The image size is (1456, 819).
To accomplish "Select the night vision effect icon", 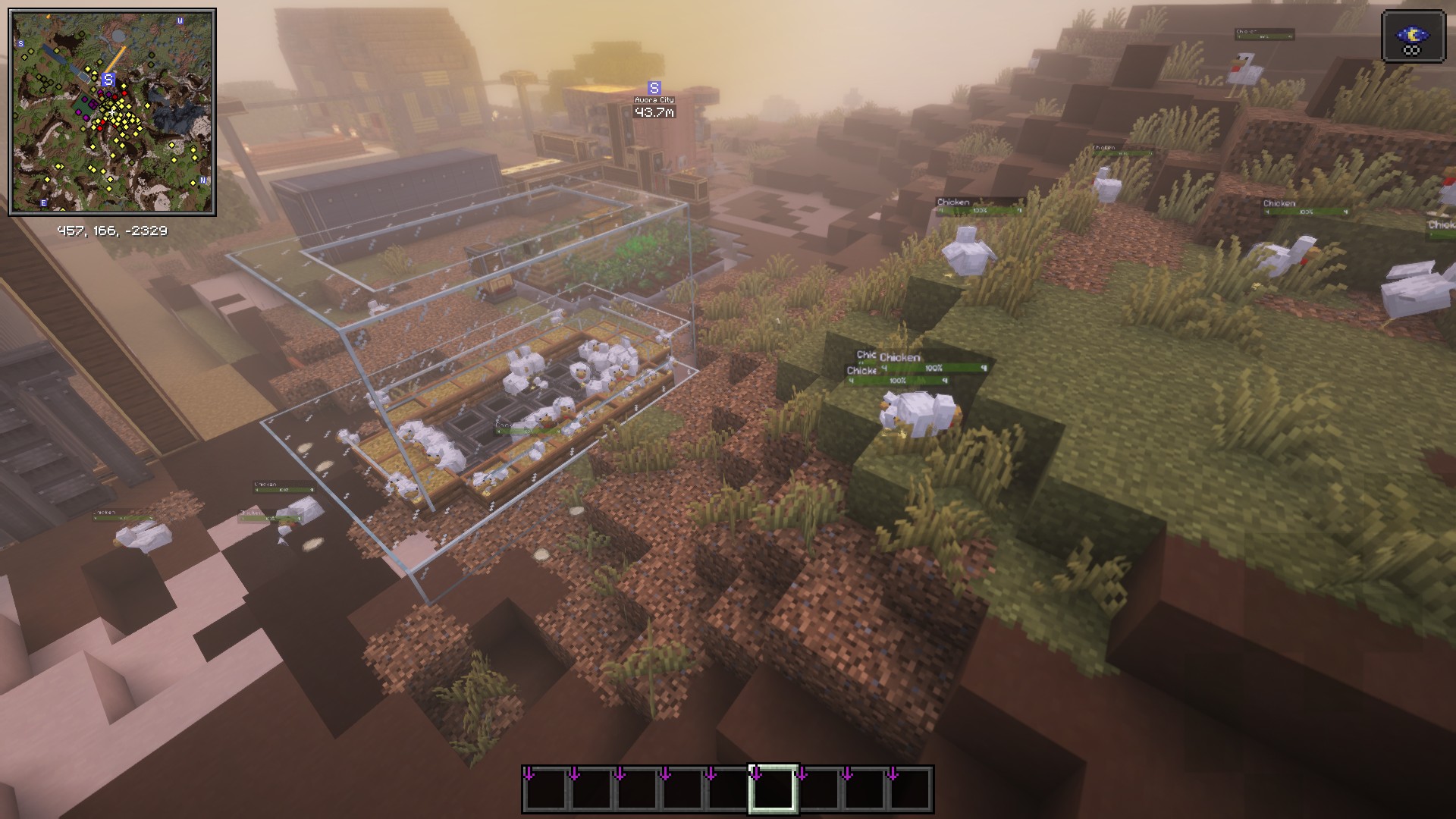I will (1412, 36).
